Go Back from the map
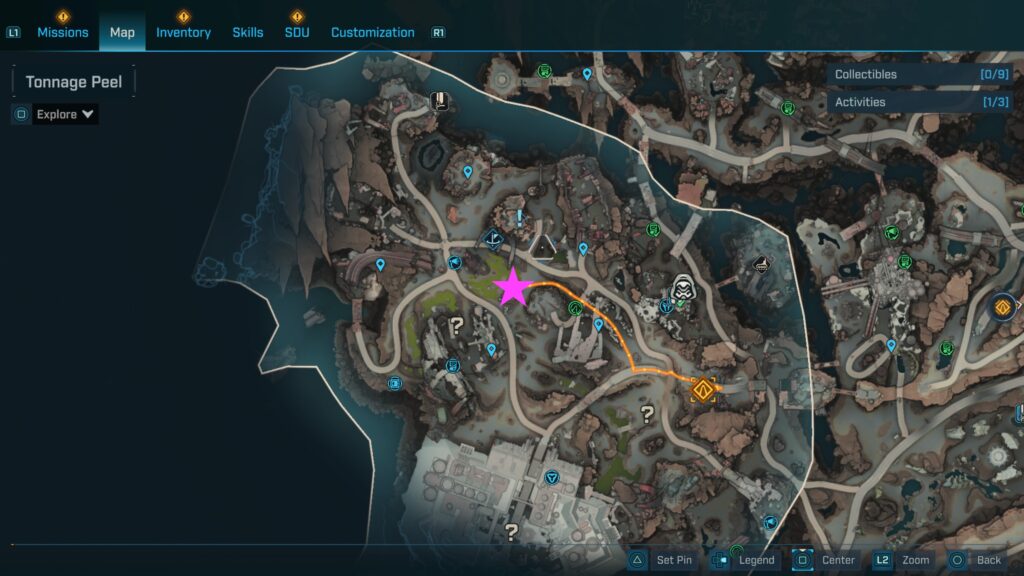Viewport: 1024px width, 576px height. (975, 560)
